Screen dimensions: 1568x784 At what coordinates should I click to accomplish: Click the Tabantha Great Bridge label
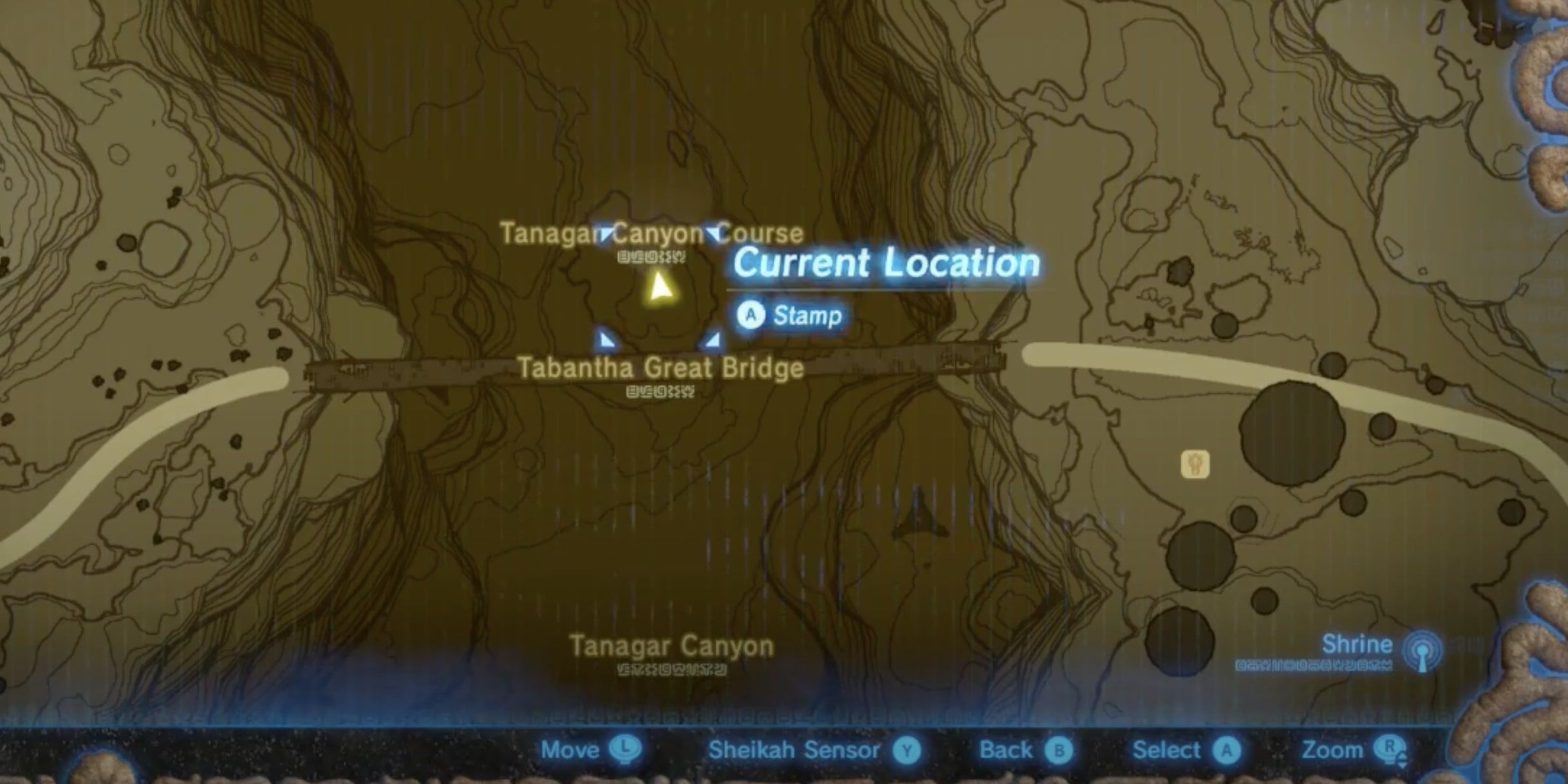click(660, 369)
